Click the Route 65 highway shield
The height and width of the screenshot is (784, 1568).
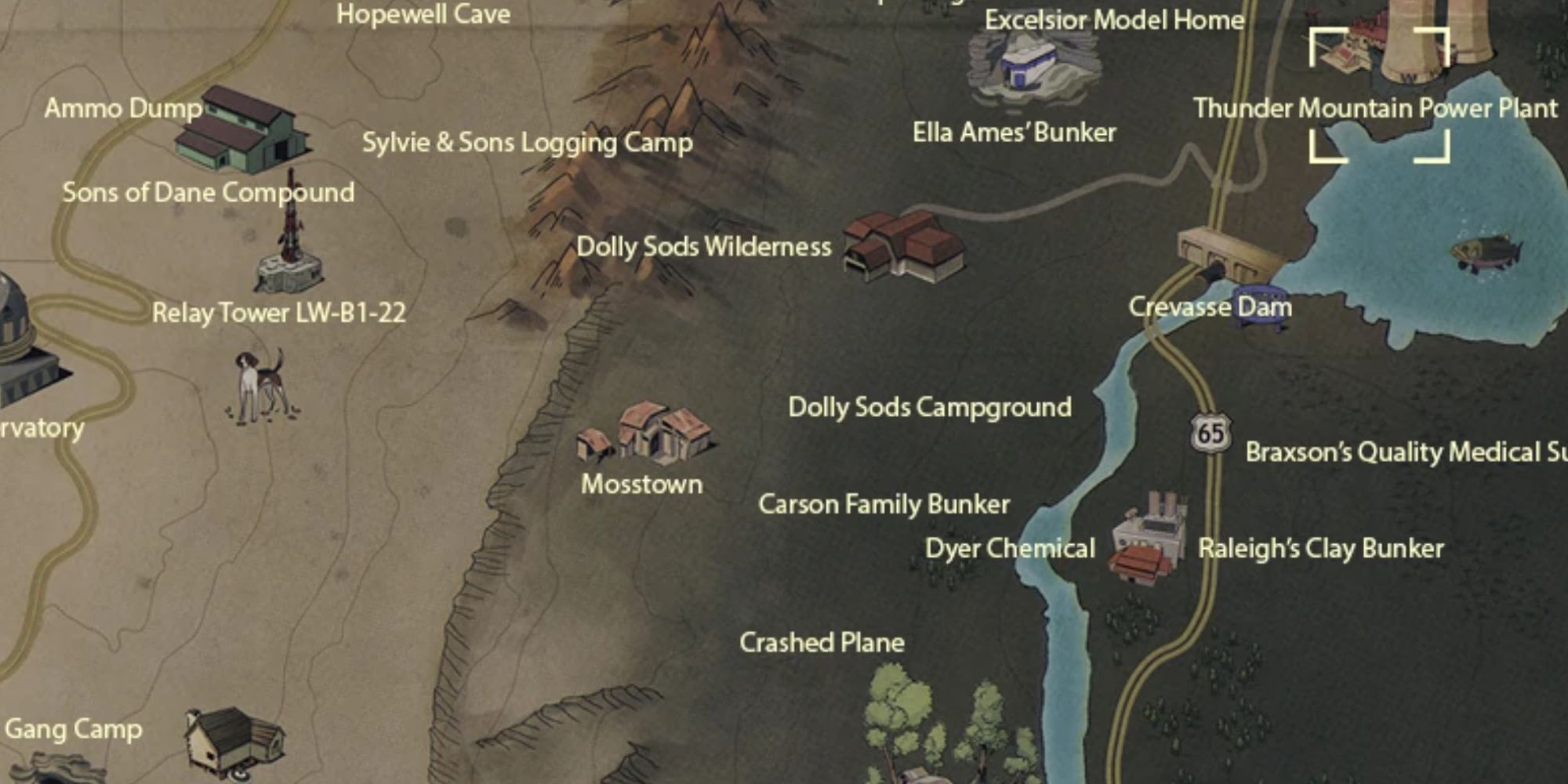tap(1210, 433)
